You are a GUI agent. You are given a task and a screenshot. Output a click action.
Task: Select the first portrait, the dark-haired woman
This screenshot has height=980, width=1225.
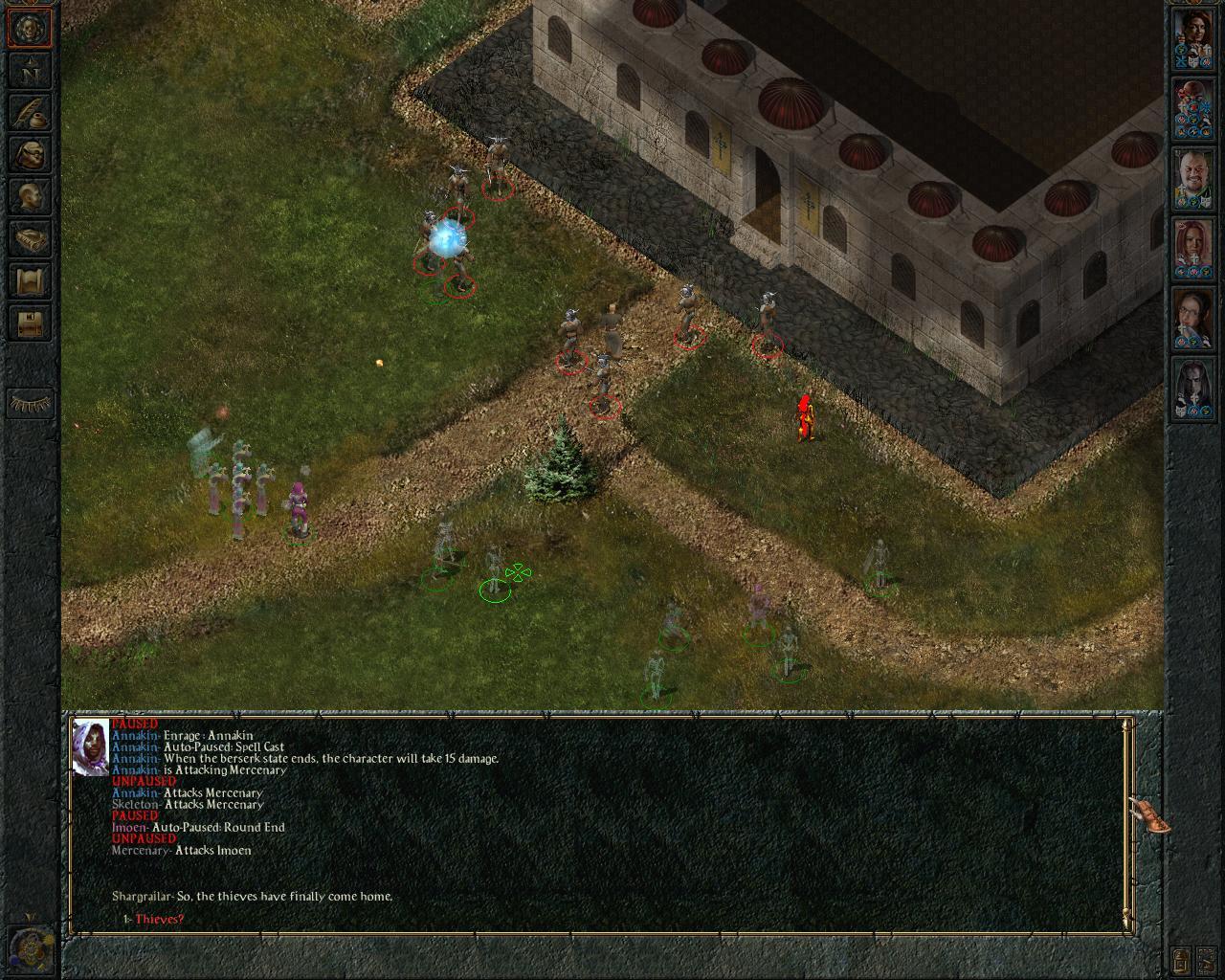click(1193, 40)
